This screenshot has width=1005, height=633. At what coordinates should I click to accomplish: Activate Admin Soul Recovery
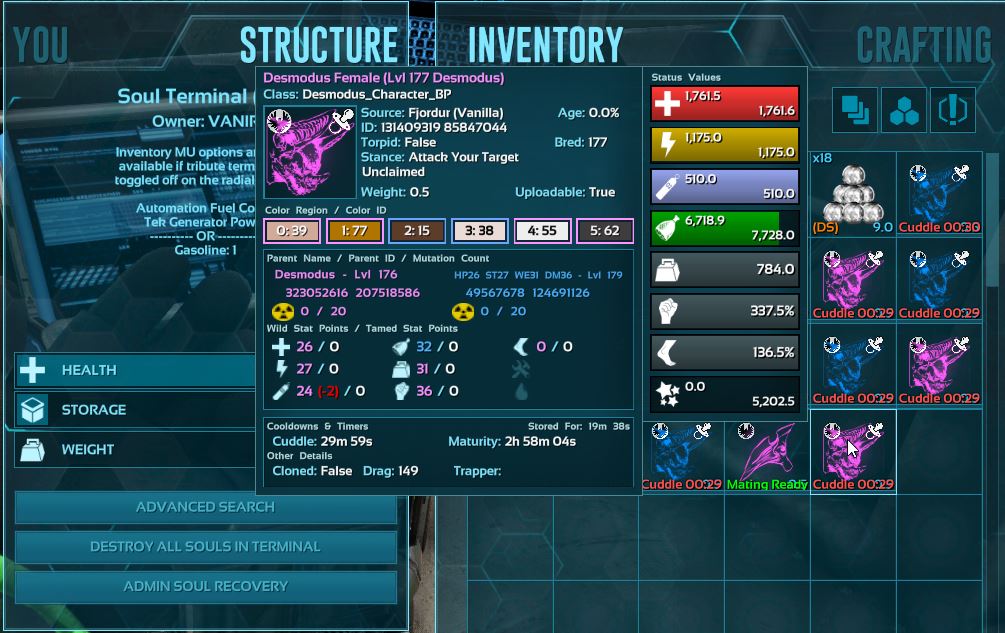click(205, 586)
